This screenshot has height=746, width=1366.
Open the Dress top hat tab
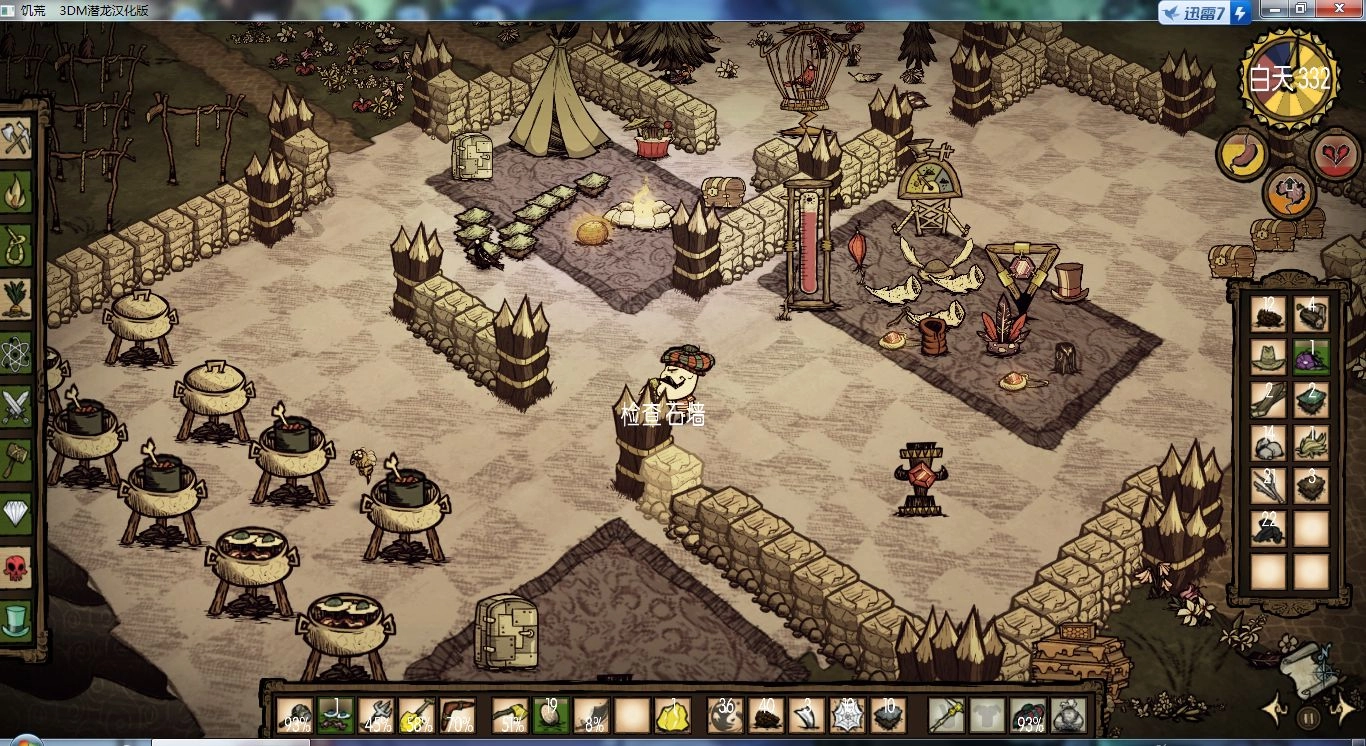tap(17, 620)
